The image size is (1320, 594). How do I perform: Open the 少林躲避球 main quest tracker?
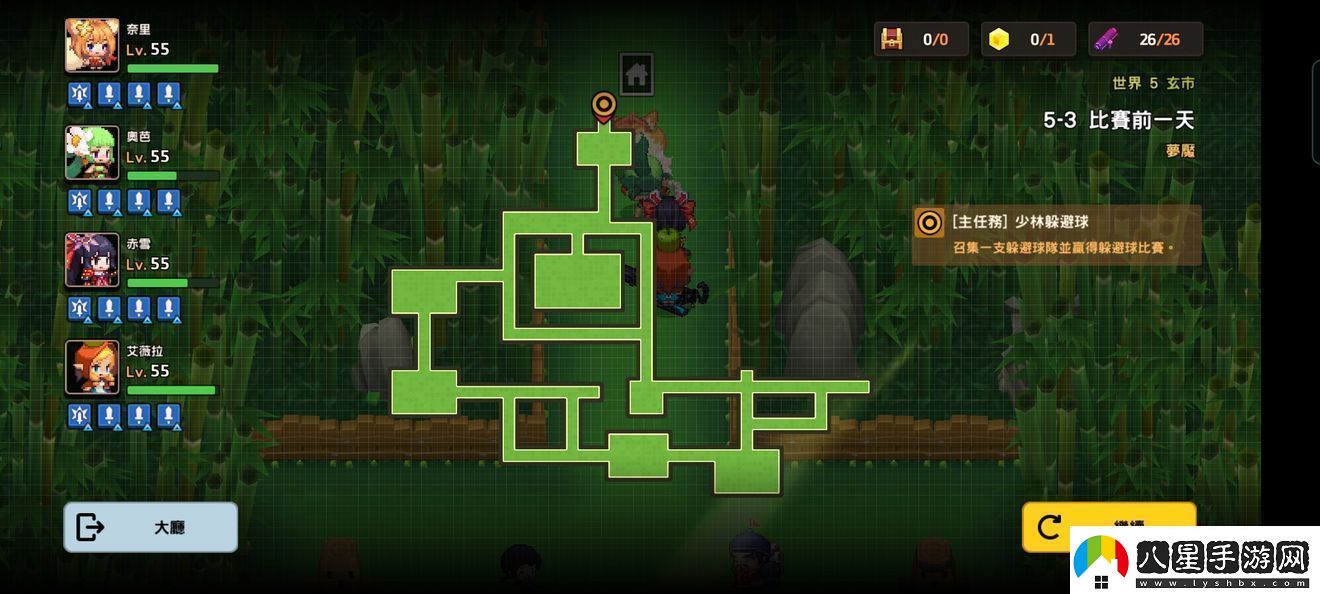tap(1056, 235)
